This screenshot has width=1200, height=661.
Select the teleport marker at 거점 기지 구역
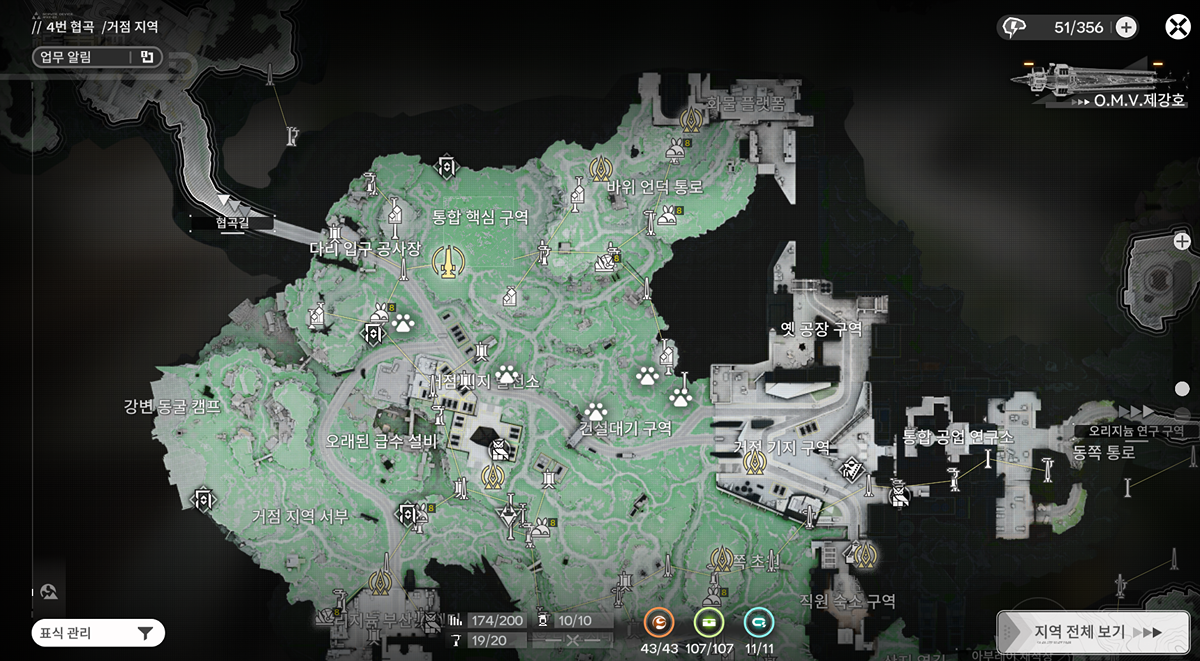click(x=755, y=463)
